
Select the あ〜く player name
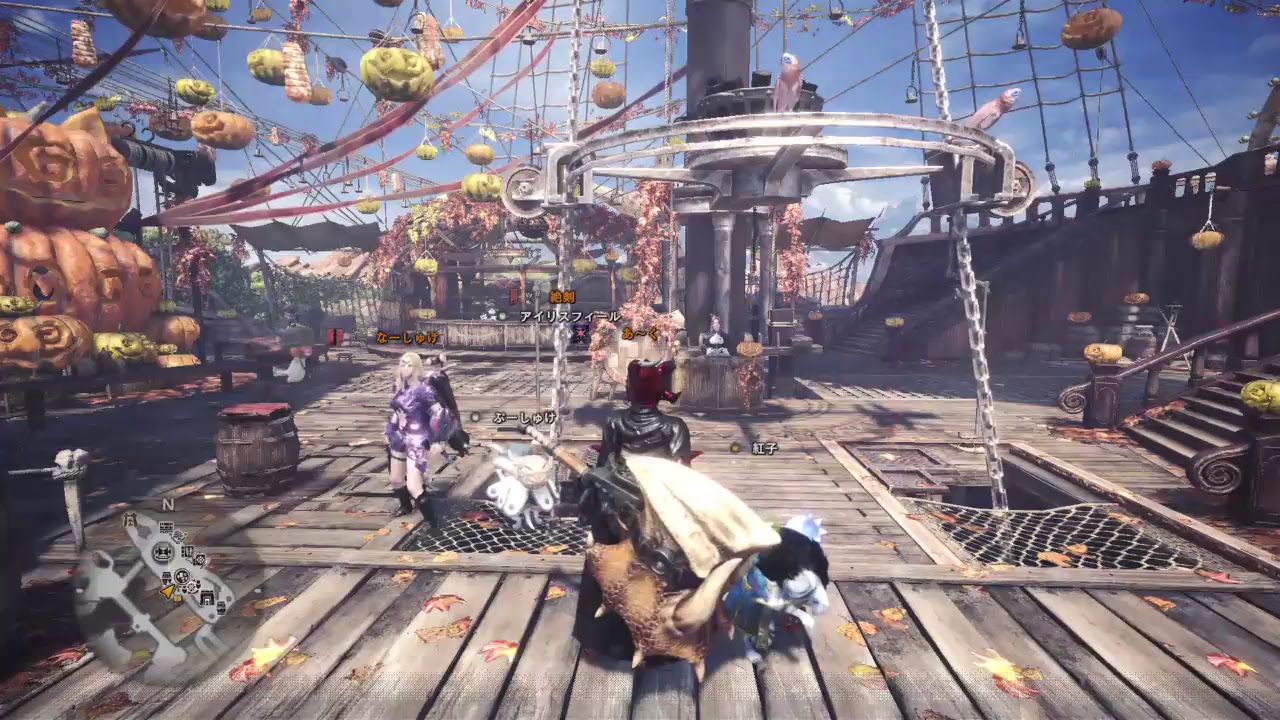click(x=640, y=334)
